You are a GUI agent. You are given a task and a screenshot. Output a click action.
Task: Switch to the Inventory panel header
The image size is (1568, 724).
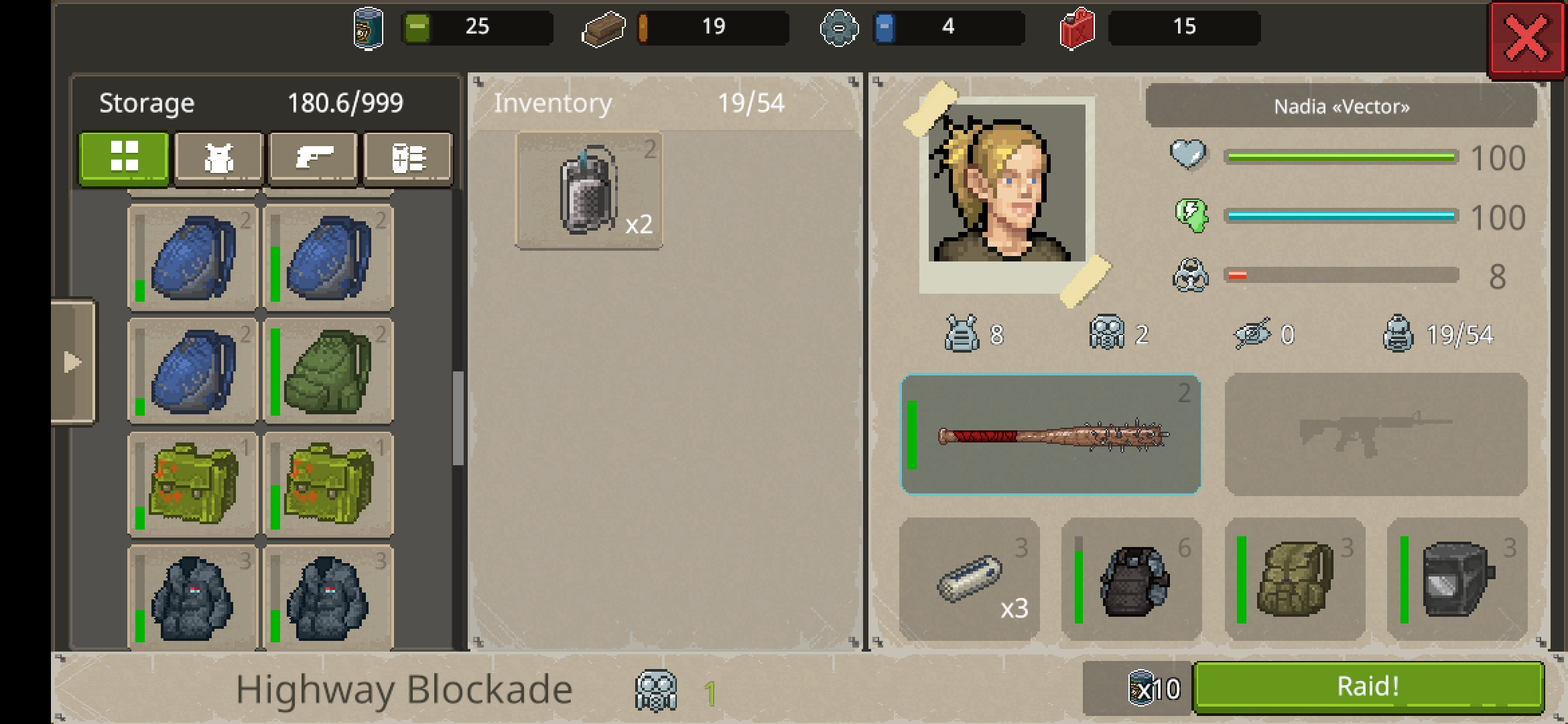[552, 102]
